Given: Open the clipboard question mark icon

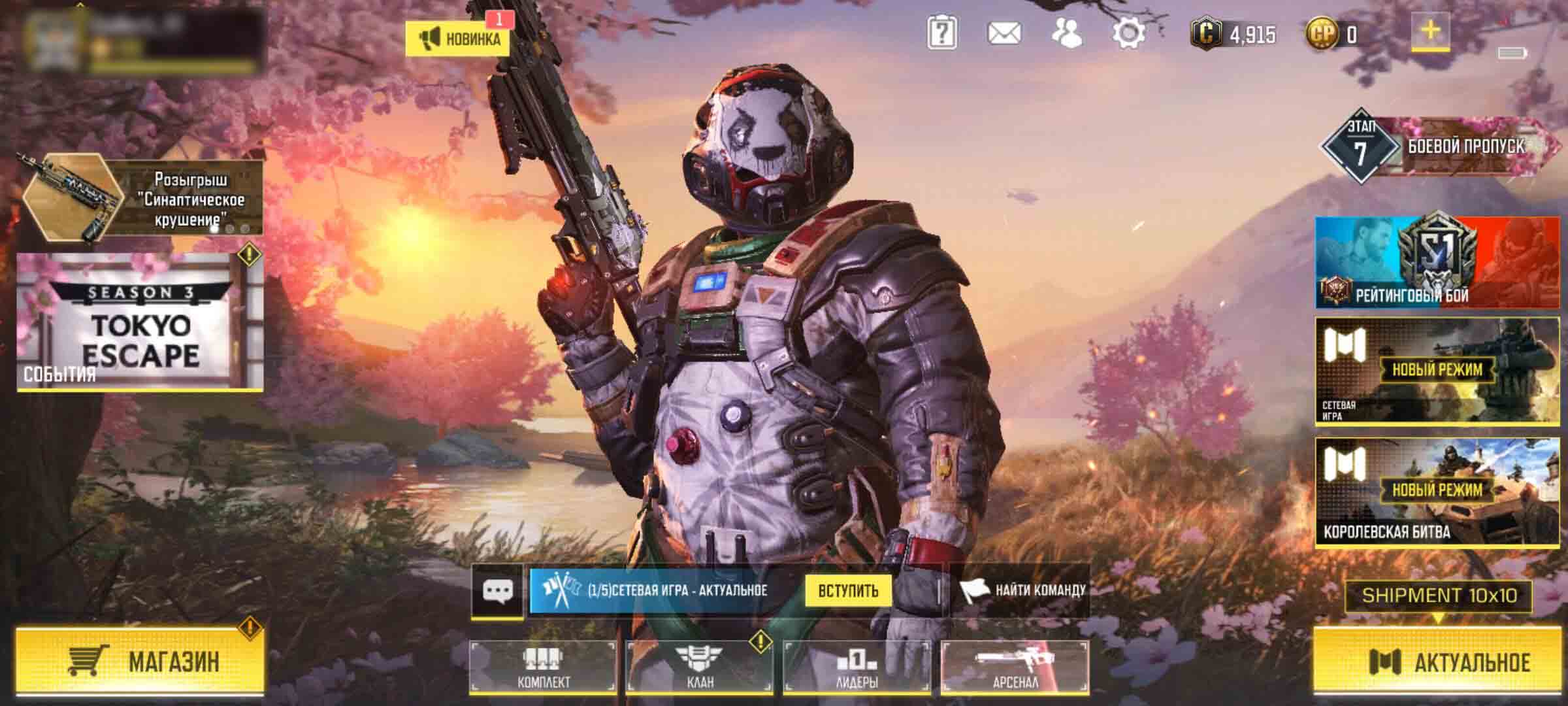Looking at the screenshot, I should coord(942,33).
